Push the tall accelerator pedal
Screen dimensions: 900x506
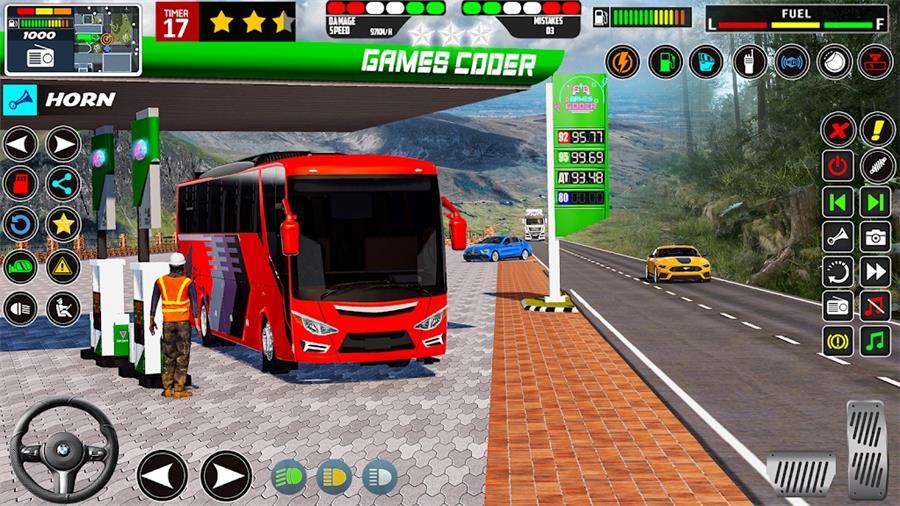(x=866, y=448)
